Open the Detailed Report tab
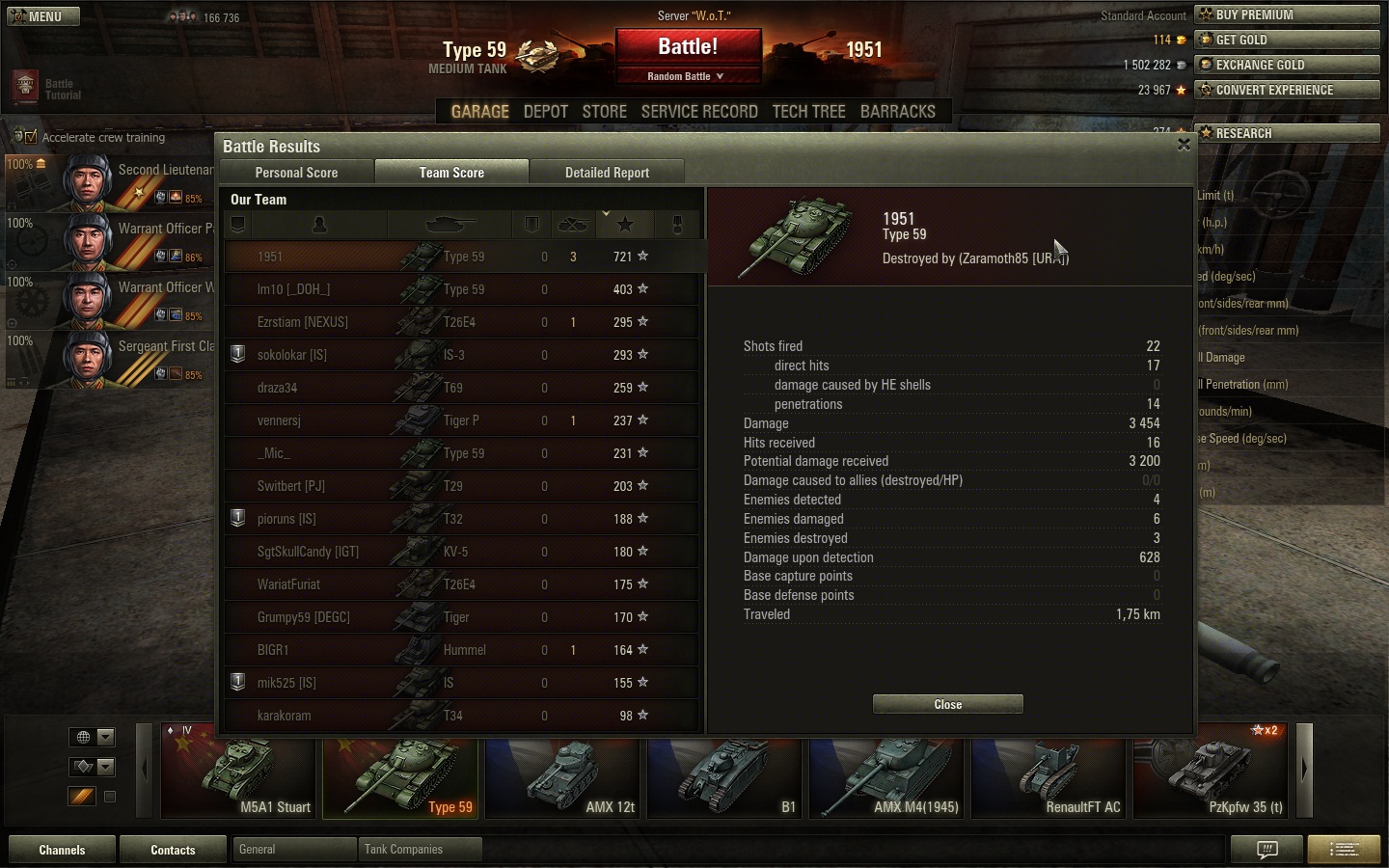The image size is (1389, 868). 607,173
